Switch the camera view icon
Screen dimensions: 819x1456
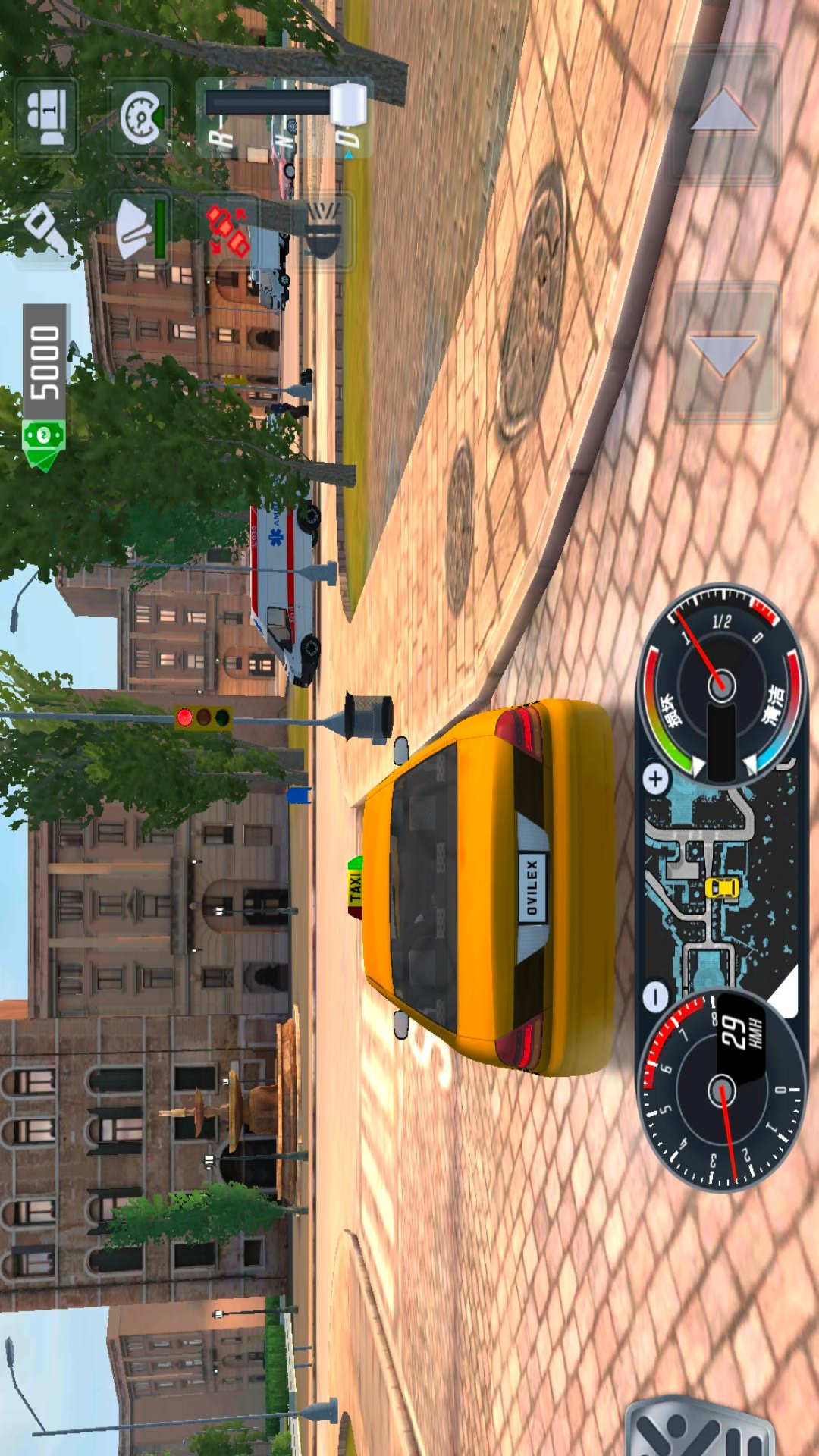(46, 117)
